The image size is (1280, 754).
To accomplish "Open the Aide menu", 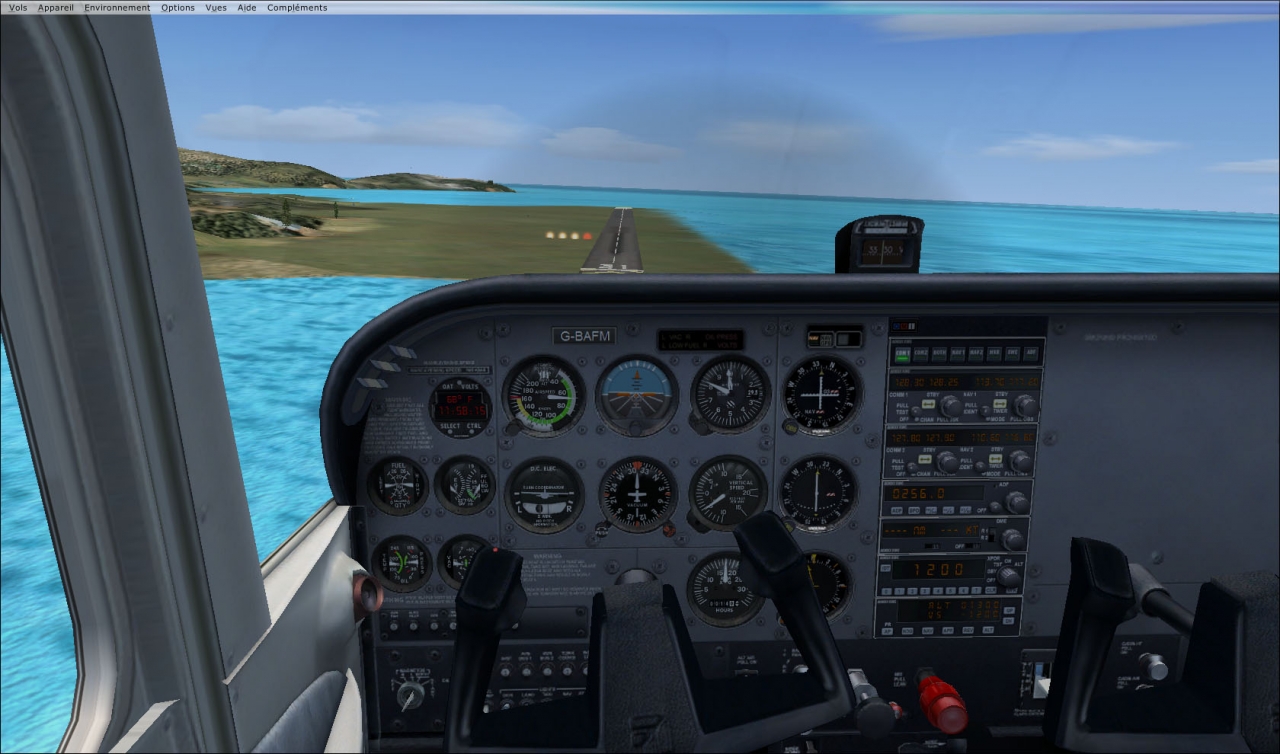I will 247,7.
